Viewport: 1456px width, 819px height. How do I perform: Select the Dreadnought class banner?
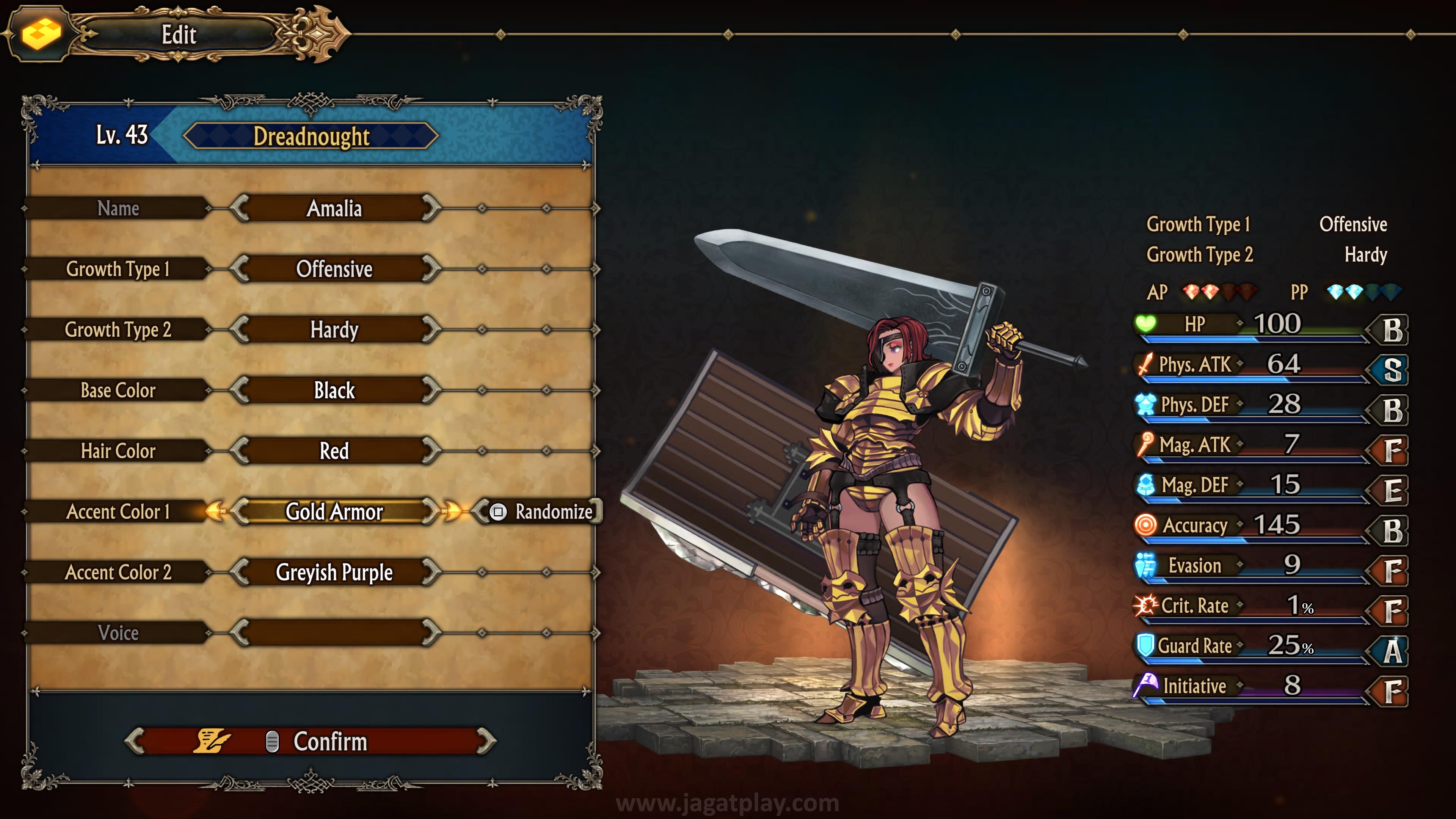click(311, 136)
